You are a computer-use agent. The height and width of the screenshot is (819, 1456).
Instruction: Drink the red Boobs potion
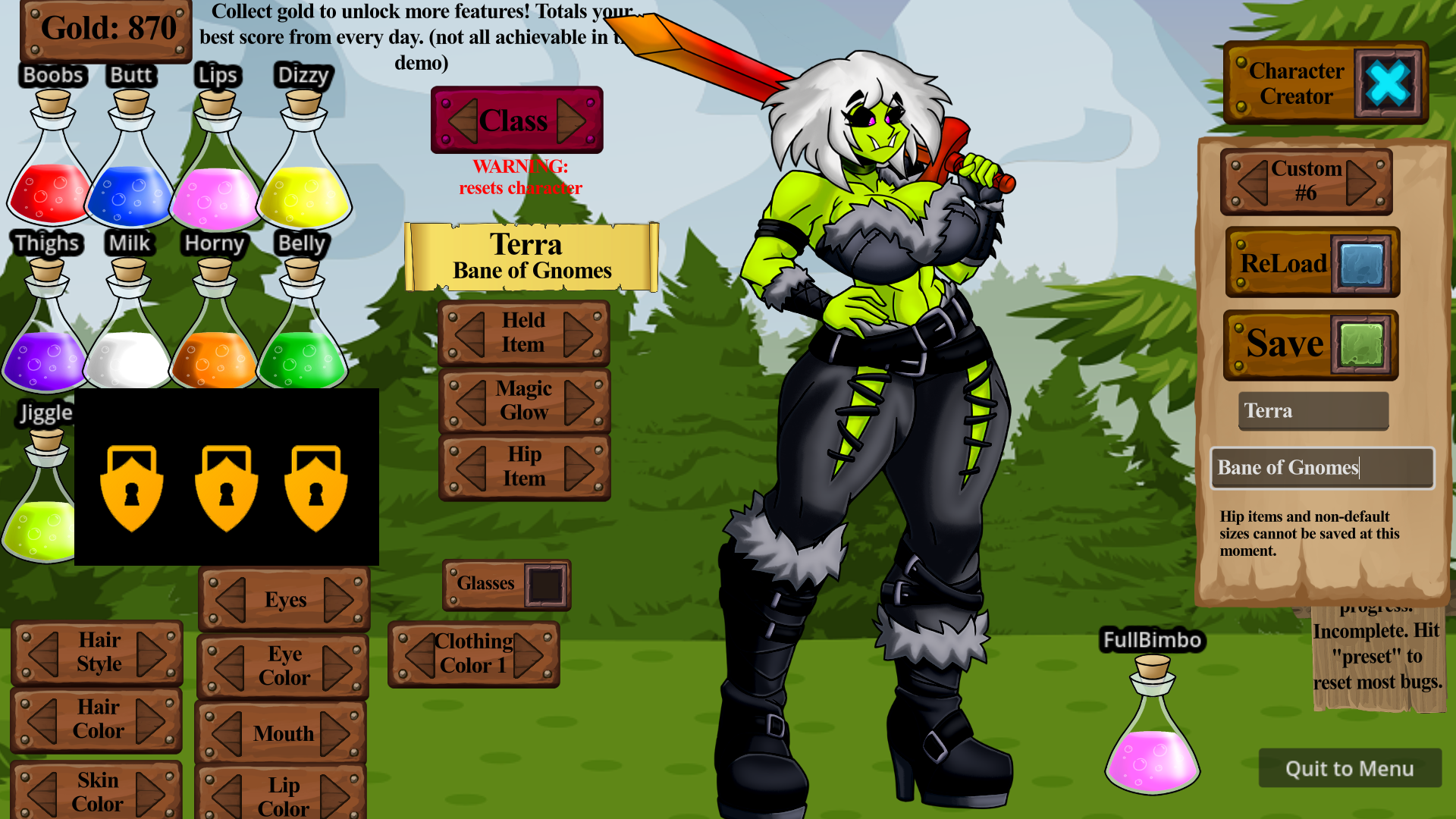[x=47, y=193]
